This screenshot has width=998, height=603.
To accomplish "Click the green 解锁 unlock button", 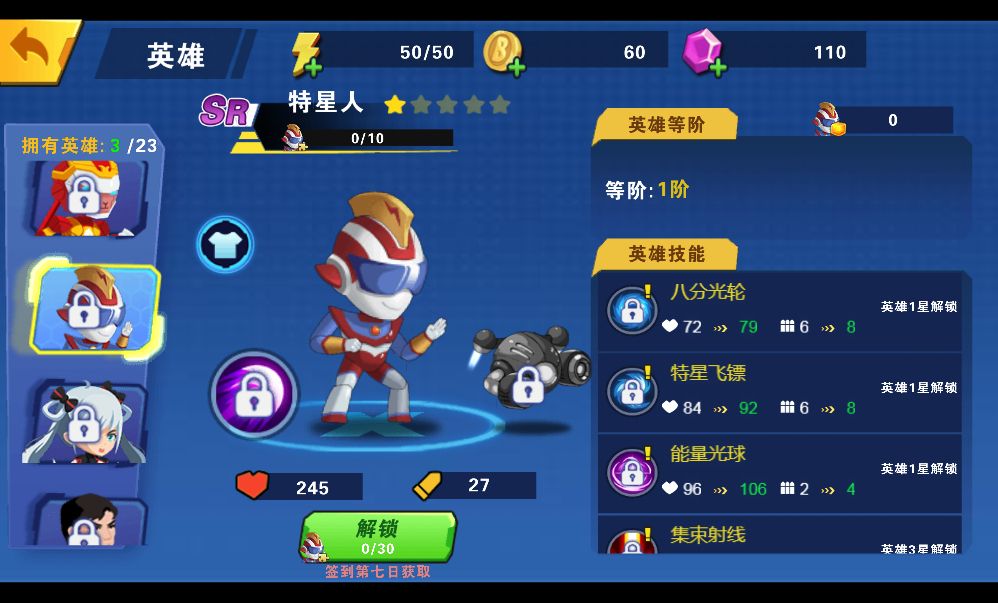I will 378,536.
